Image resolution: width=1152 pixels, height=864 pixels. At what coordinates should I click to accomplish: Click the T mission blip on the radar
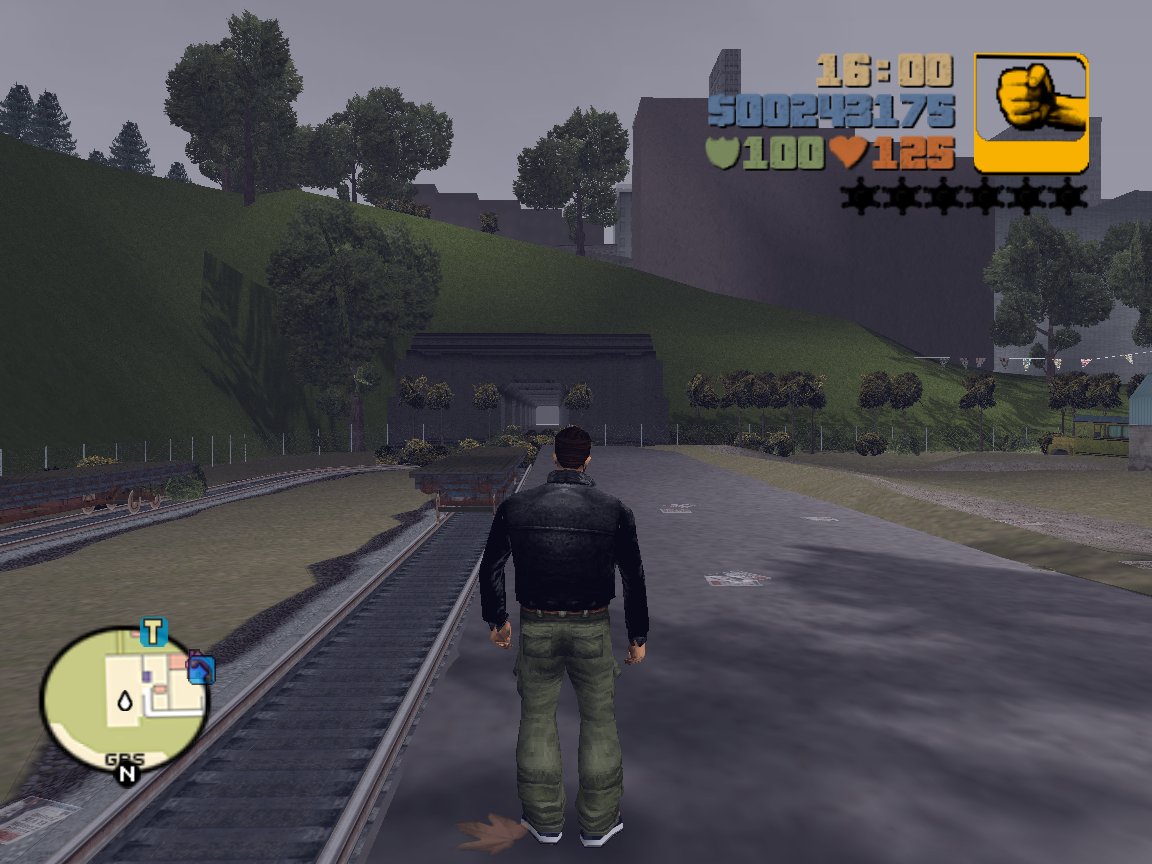[x=152, y=632]
